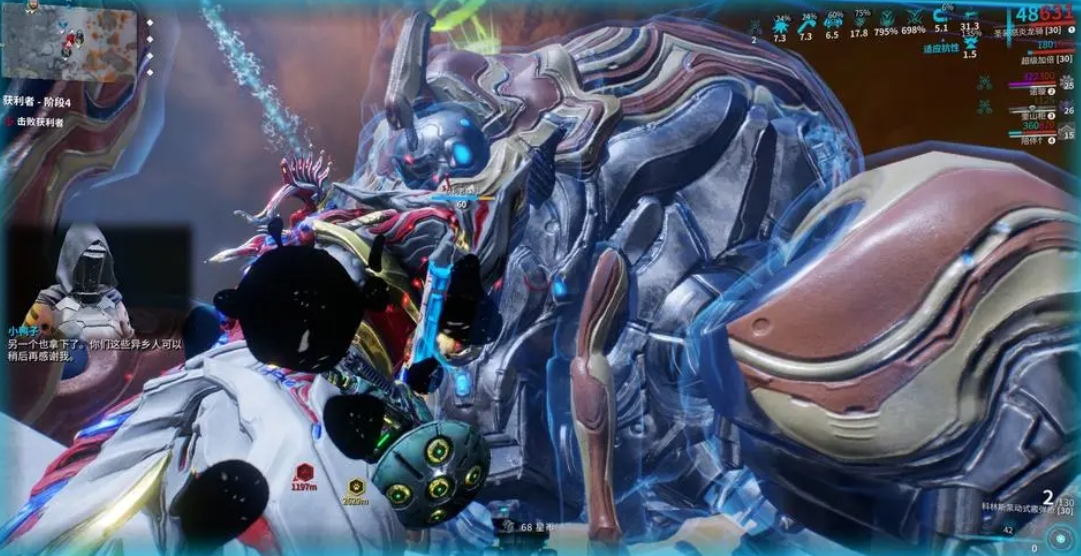This screenshot has height=556, width=1081.
Task: Click the 适应抗性 buff icon
Action: tap(969, 43)
